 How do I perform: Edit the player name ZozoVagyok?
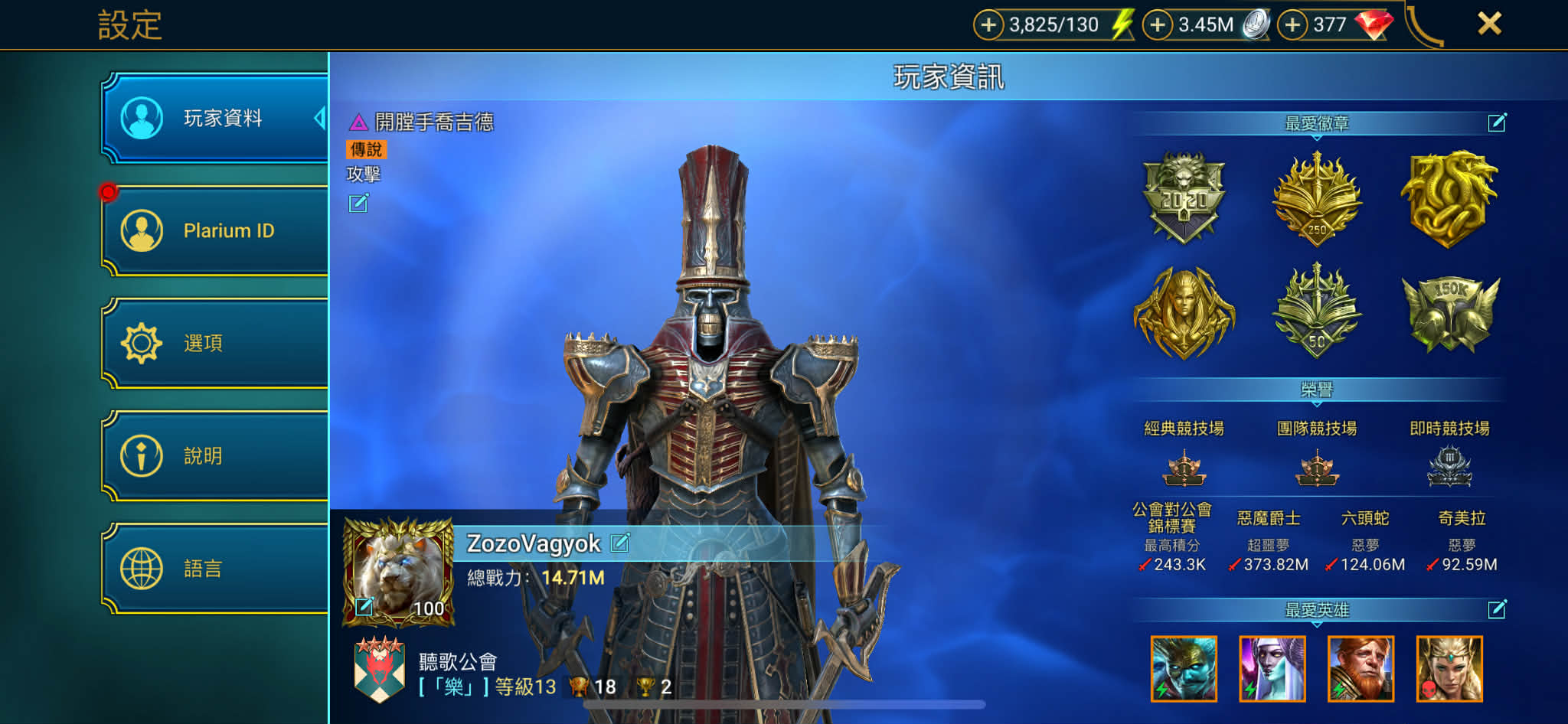[x=620, y=543]
